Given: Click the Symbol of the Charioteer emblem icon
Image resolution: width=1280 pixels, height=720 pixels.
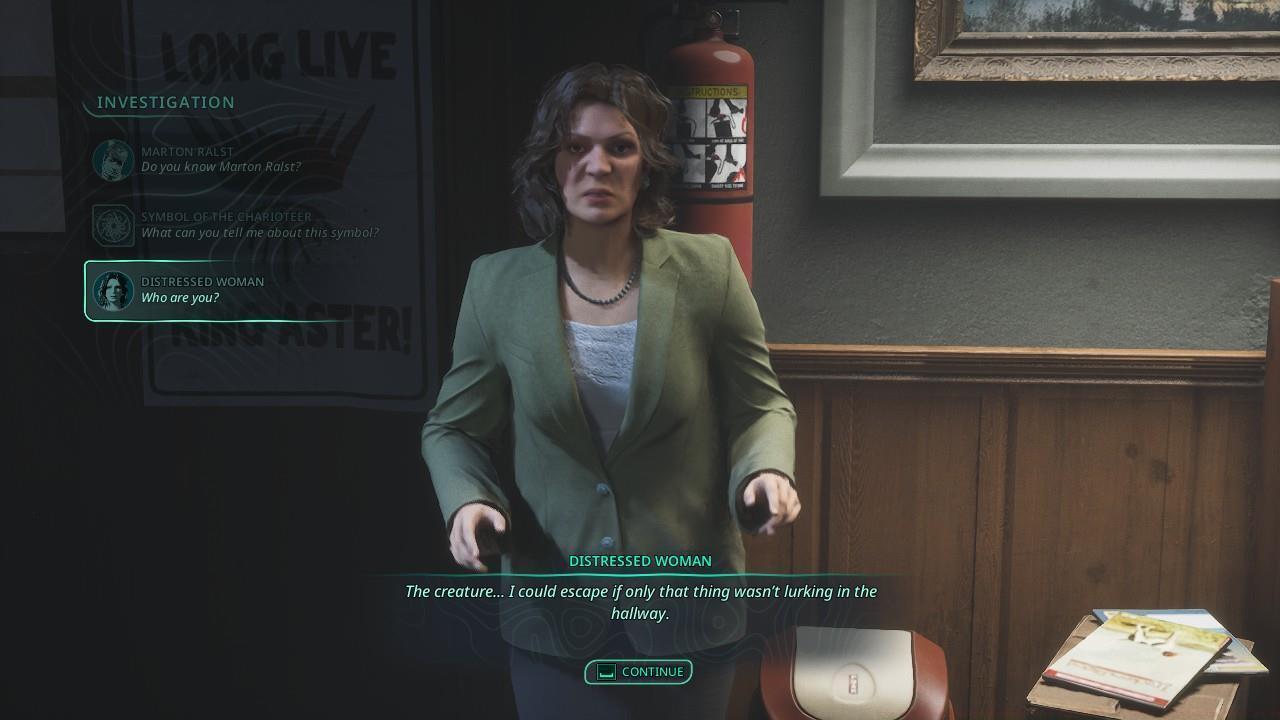Looking at the screenshot, I should pyautogui.click(x=114, y=224).
